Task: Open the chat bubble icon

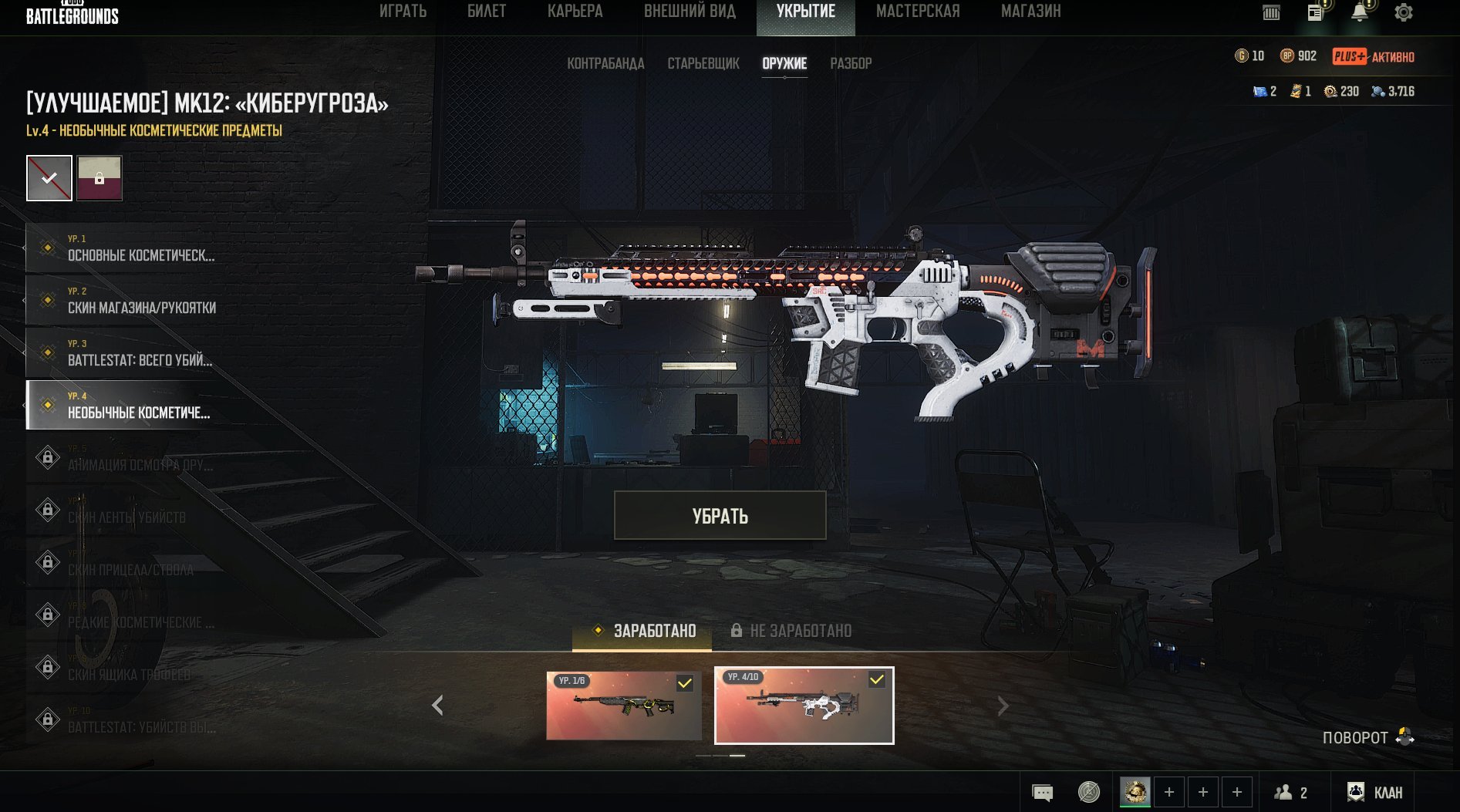Action: pos(1042,792)
